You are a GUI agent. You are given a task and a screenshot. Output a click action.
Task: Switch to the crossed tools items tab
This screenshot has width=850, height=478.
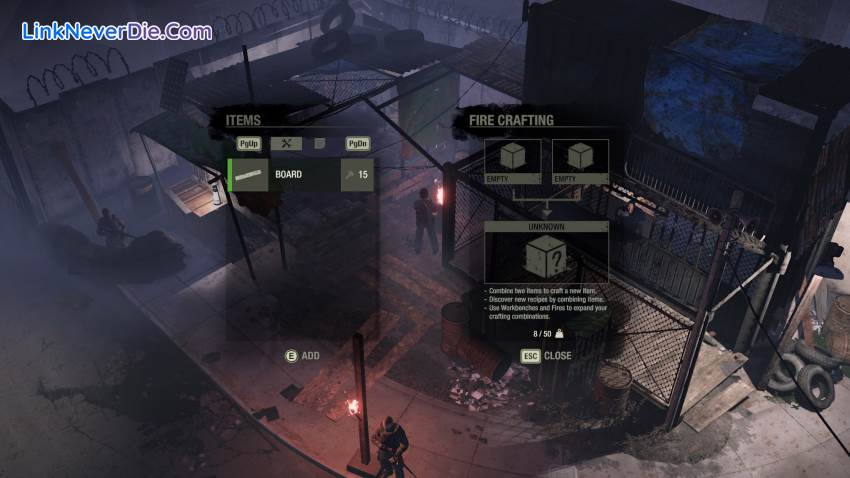tap(286, 144)
